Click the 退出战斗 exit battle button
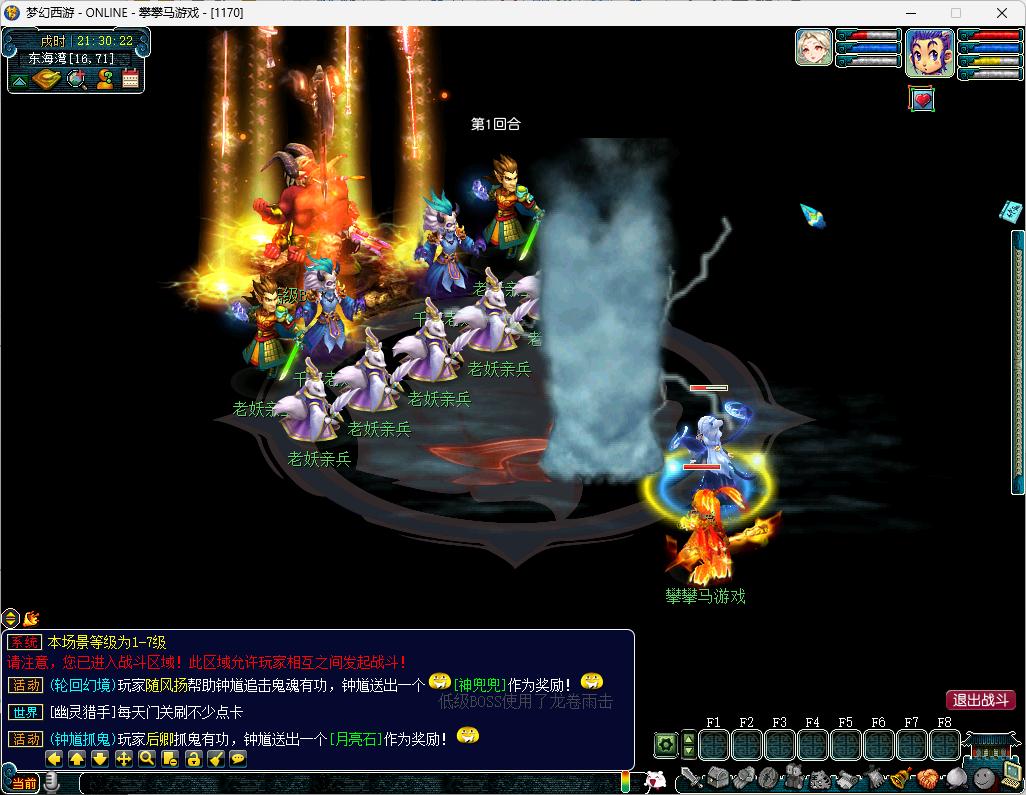 point(981,700)
